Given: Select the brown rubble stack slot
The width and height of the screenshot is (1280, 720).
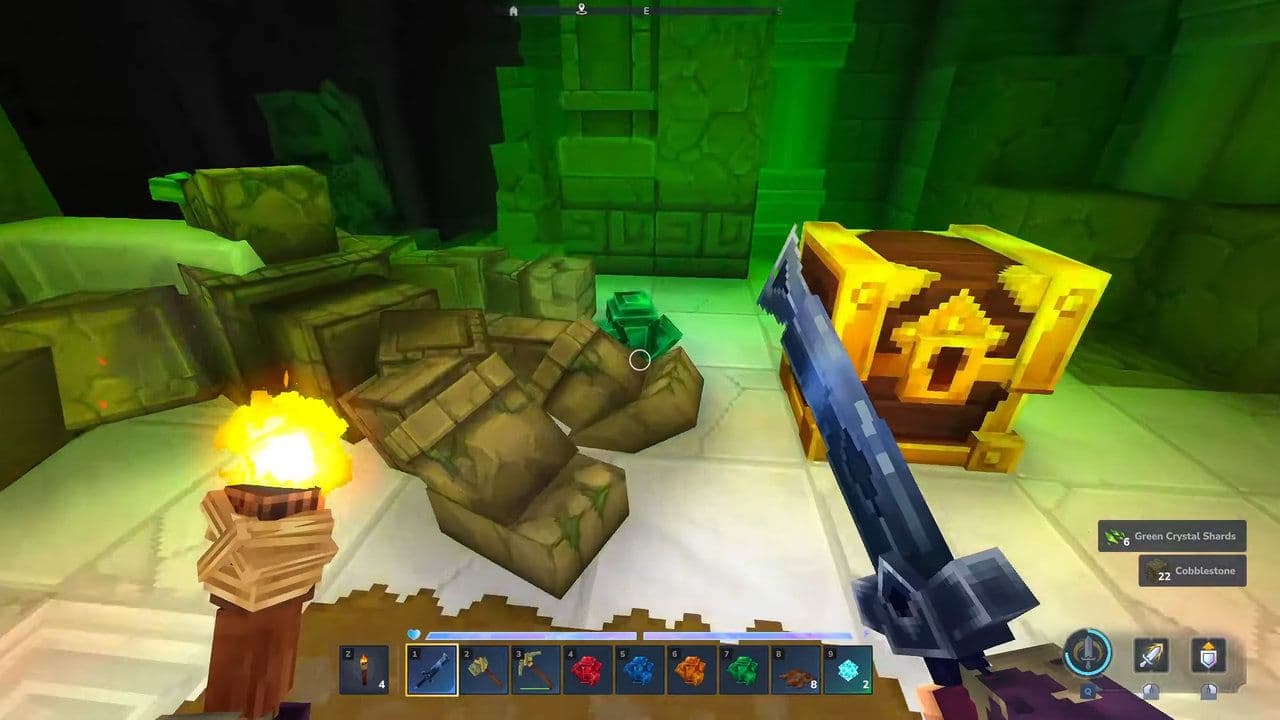Looking at the screenshot, I should click(796, 670).
